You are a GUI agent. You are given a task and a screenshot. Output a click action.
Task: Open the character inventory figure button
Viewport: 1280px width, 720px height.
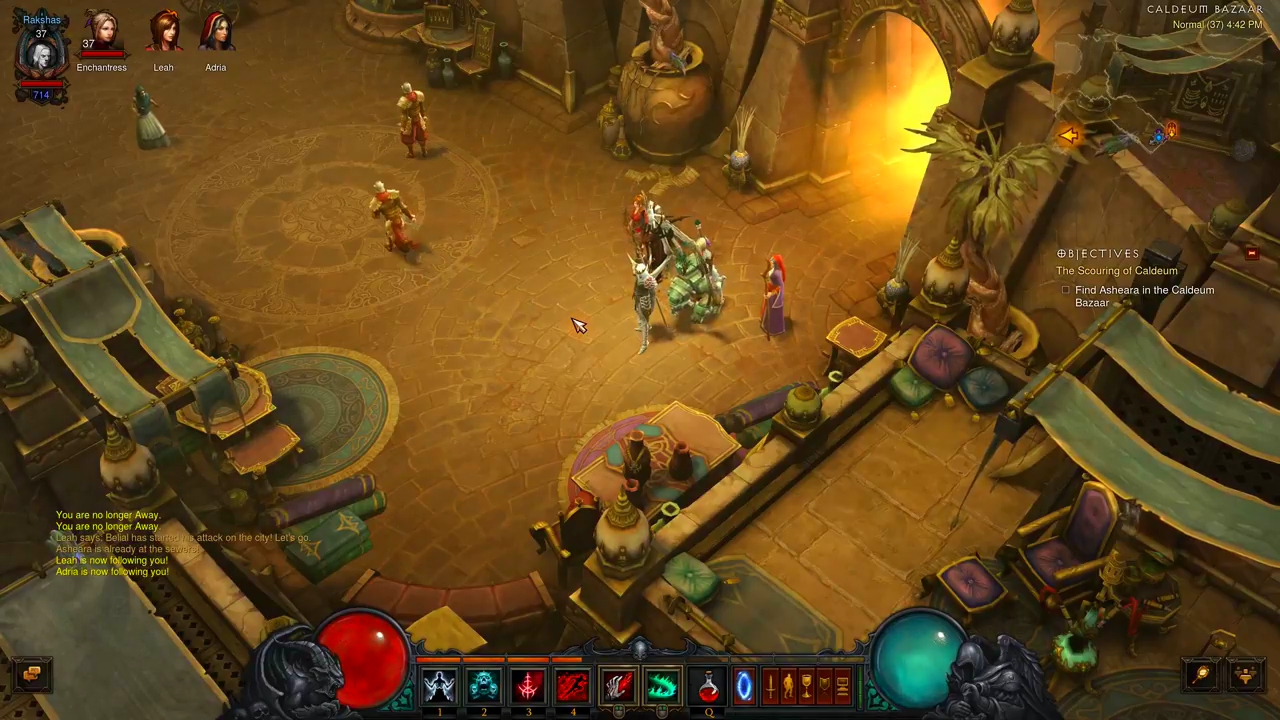[x=788, y=686]
